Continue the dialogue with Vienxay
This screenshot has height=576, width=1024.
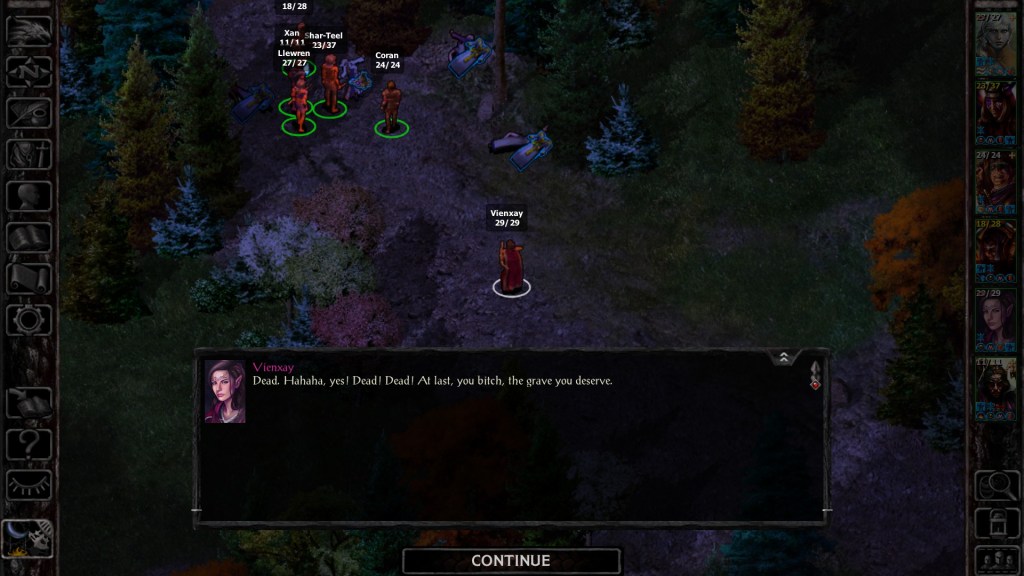(x=511, y=561)
